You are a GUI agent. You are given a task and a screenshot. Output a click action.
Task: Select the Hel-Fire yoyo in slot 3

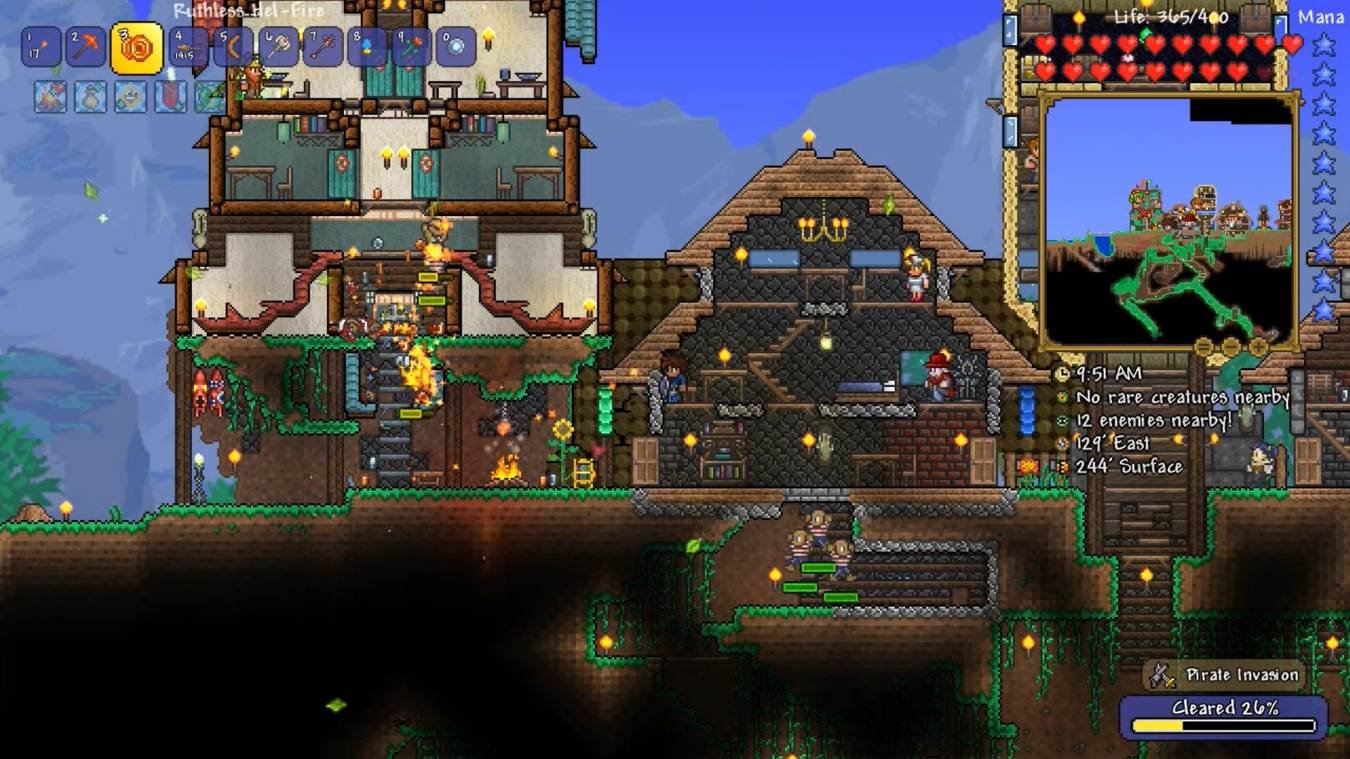tap(137, 48)
